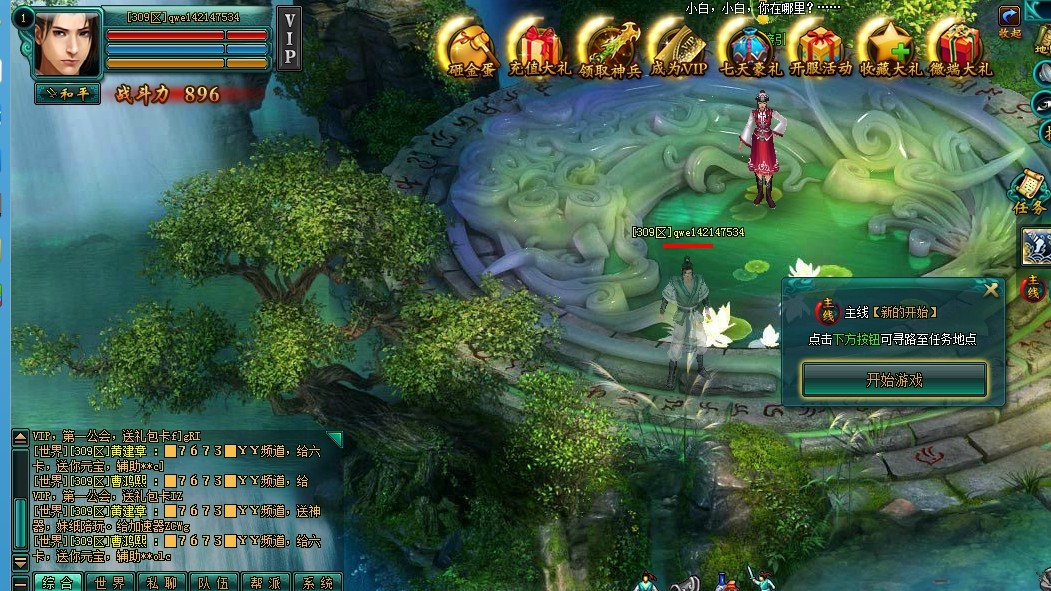
Task: Close the 新的开始 quest popup
Action: tap(991, 290)
